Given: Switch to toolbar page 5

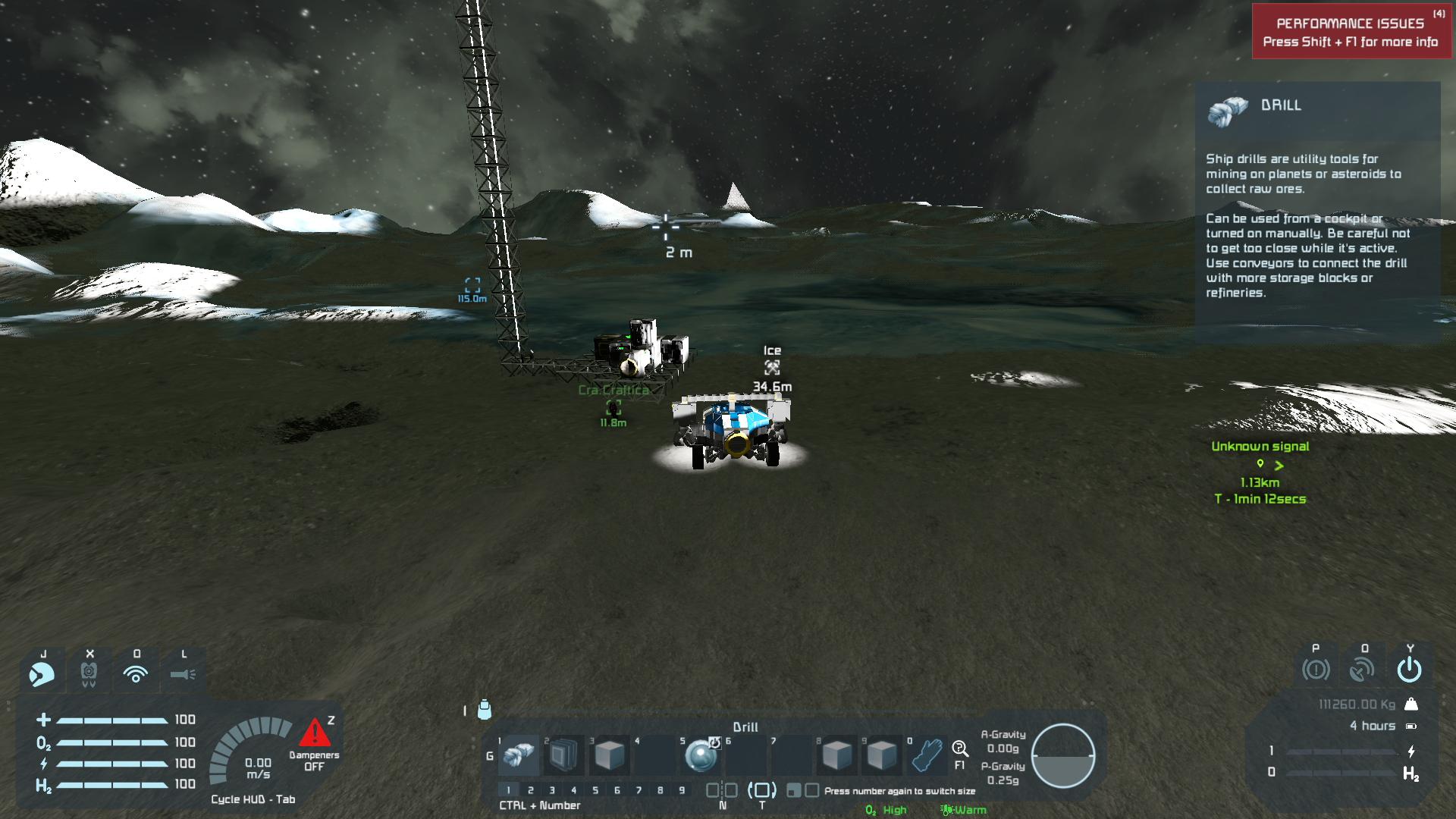Looking at the screenshot, I should (x=595, y=790).
